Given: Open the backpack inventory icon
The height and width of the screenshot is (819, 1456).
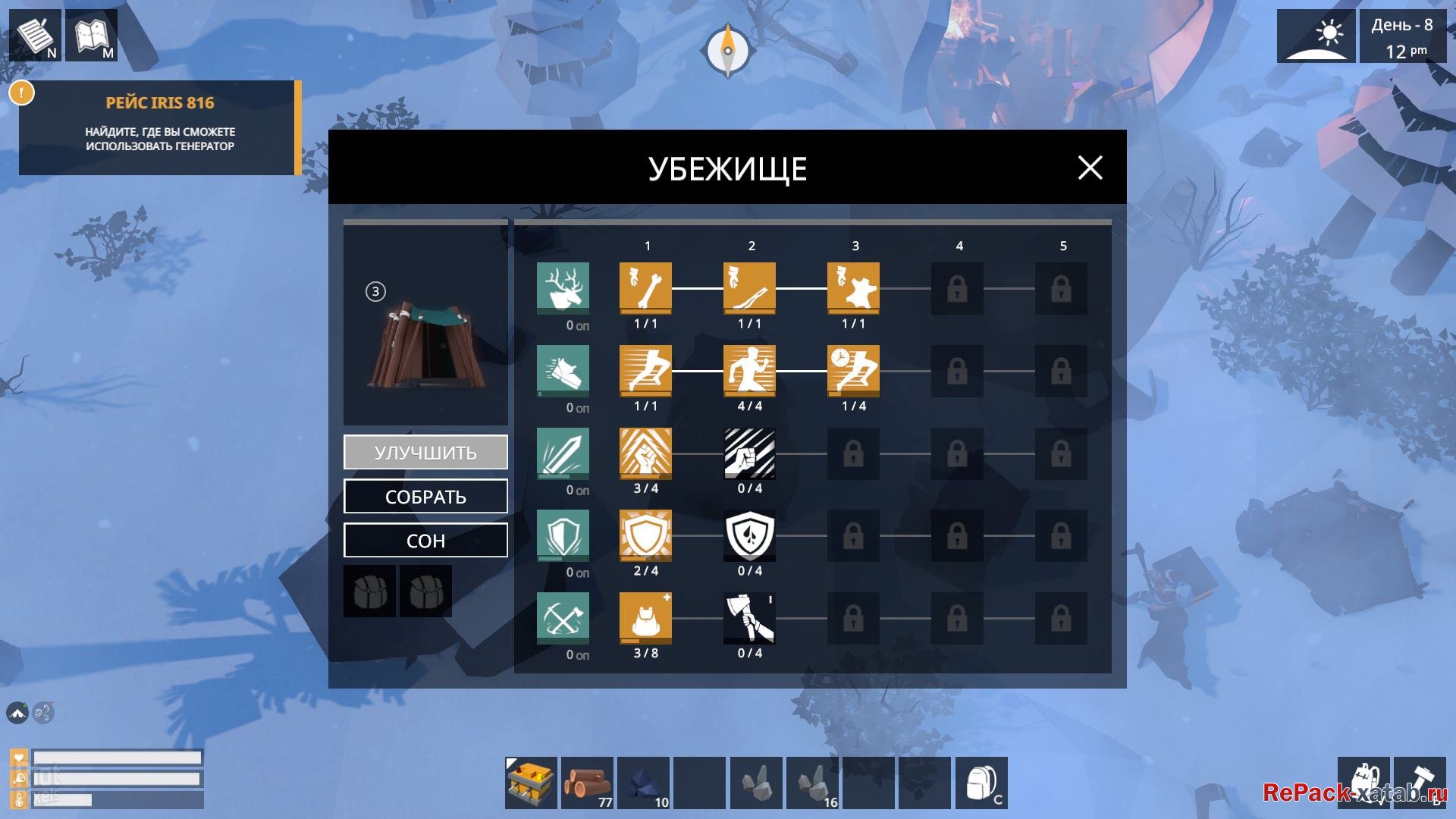Looking at the screenshot, I should point(981,783).
